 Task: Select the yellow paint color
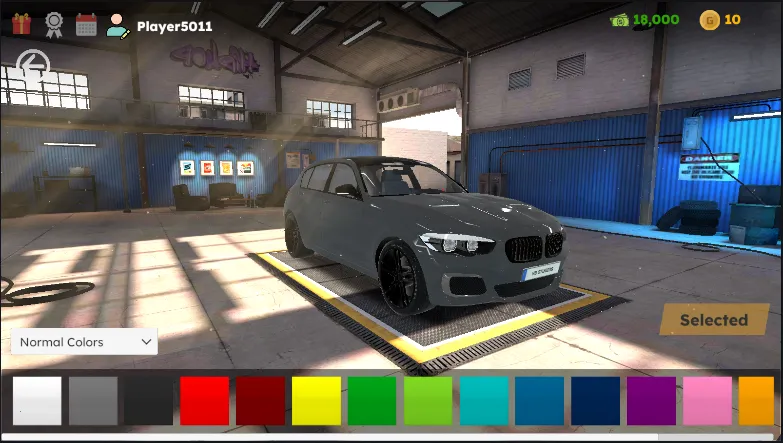317,400
